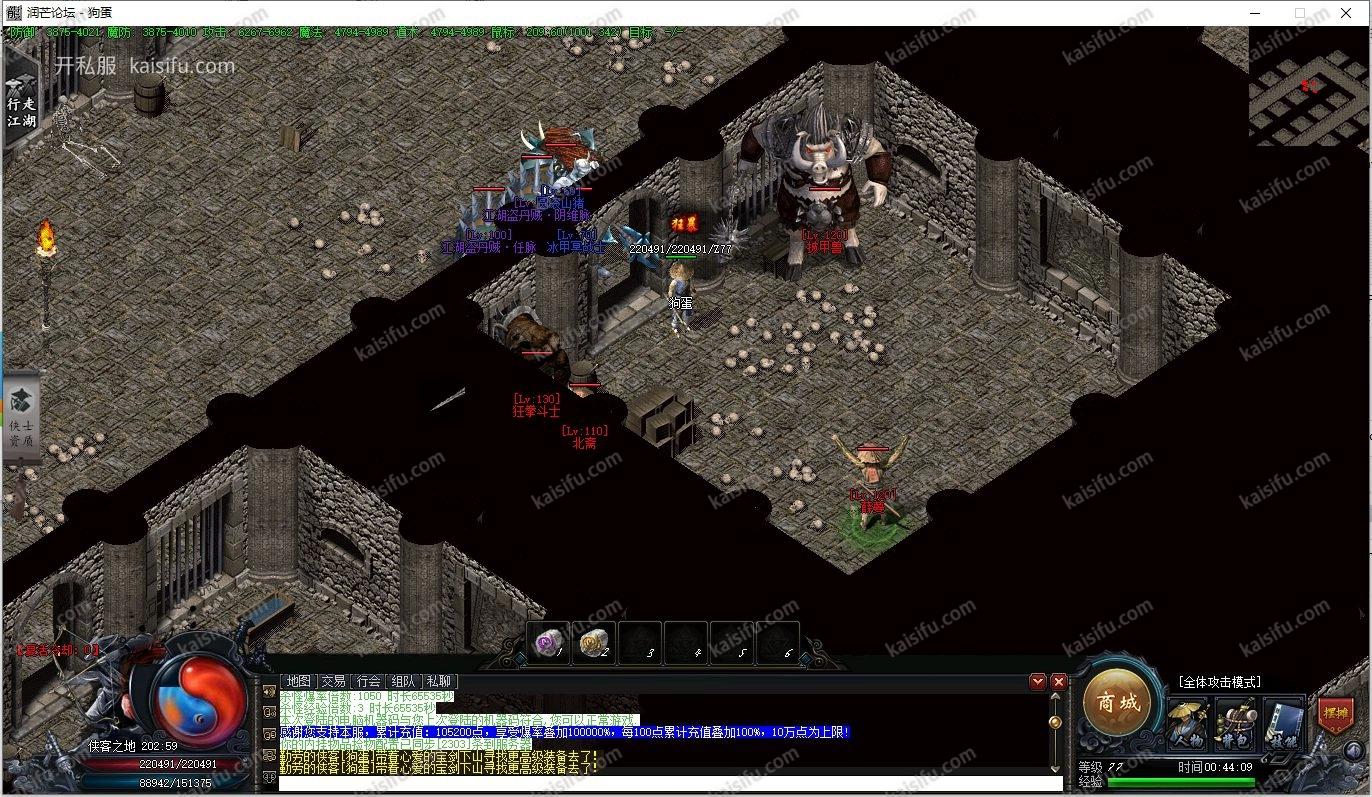This screenshot has height=797, width=1372.
Task: Open the 行走江湖 side banner
Action: click(x=21, y=100)
